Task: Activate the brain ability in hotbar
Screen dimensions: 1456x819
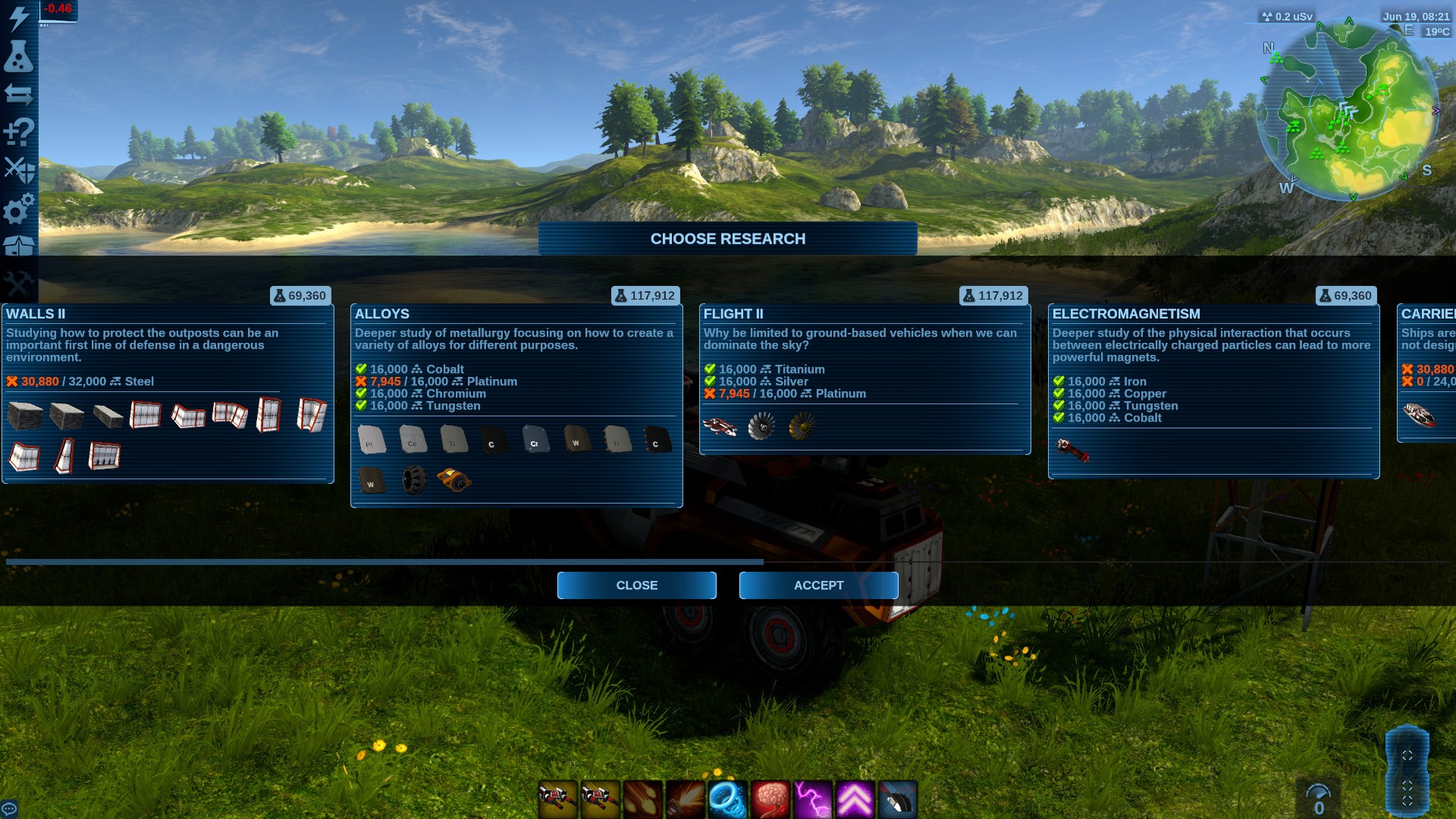Action: coord(770,799)
